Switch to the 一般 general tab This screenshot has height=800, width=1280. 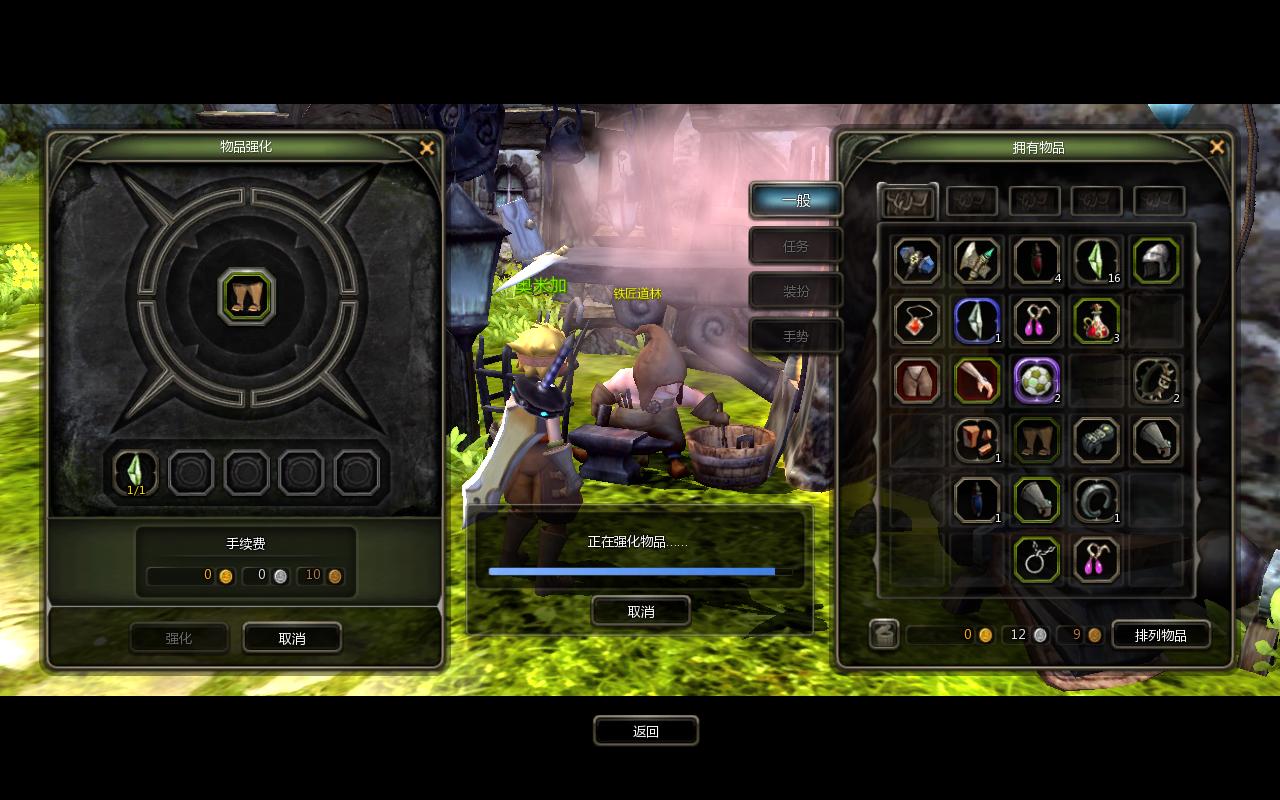(x=796, y=200)
